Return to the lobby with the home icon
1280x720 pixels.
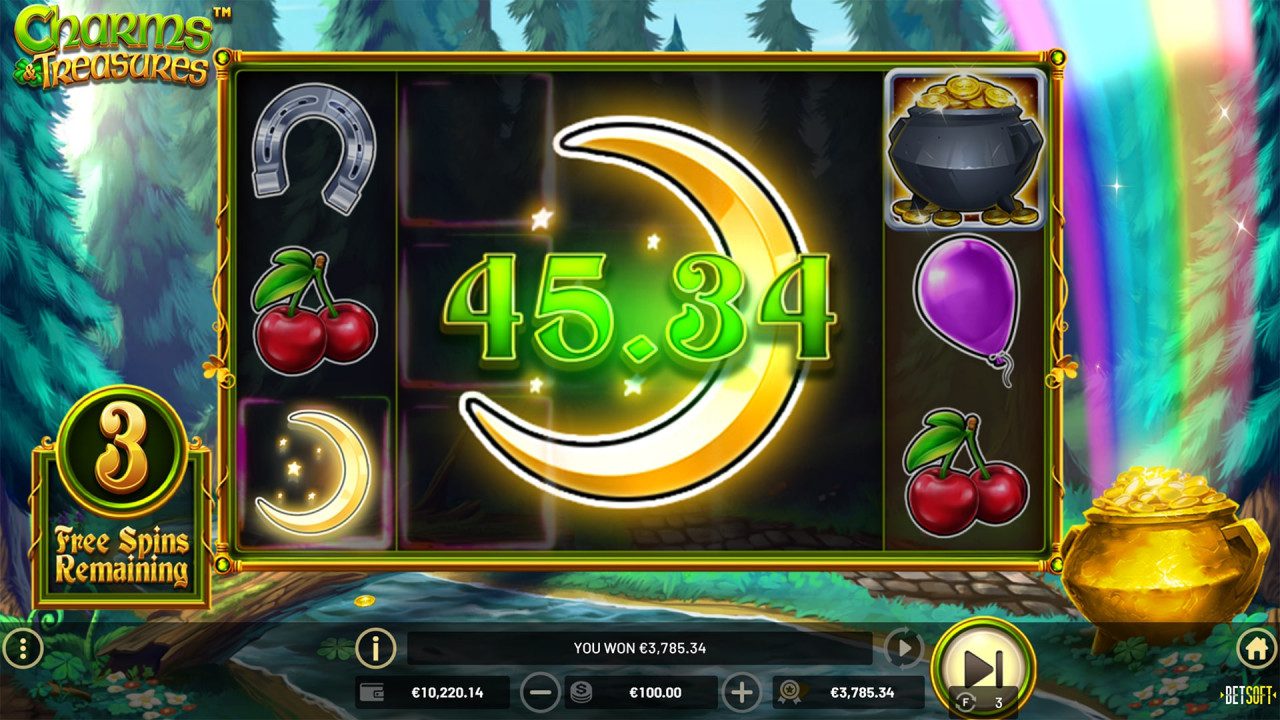pyautogui.click(x=1259, y=648)
